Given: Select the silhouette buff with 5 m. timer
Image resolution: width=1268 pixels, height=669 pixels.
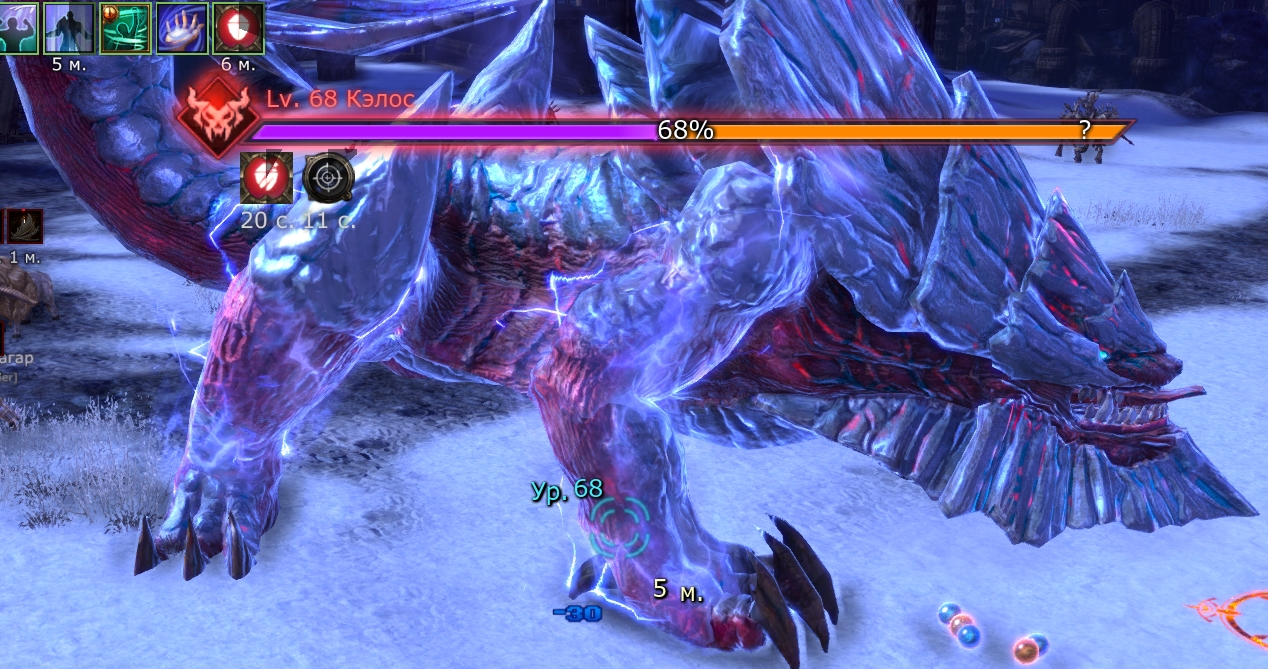Looking at the screenshot, I should [69, 26].
